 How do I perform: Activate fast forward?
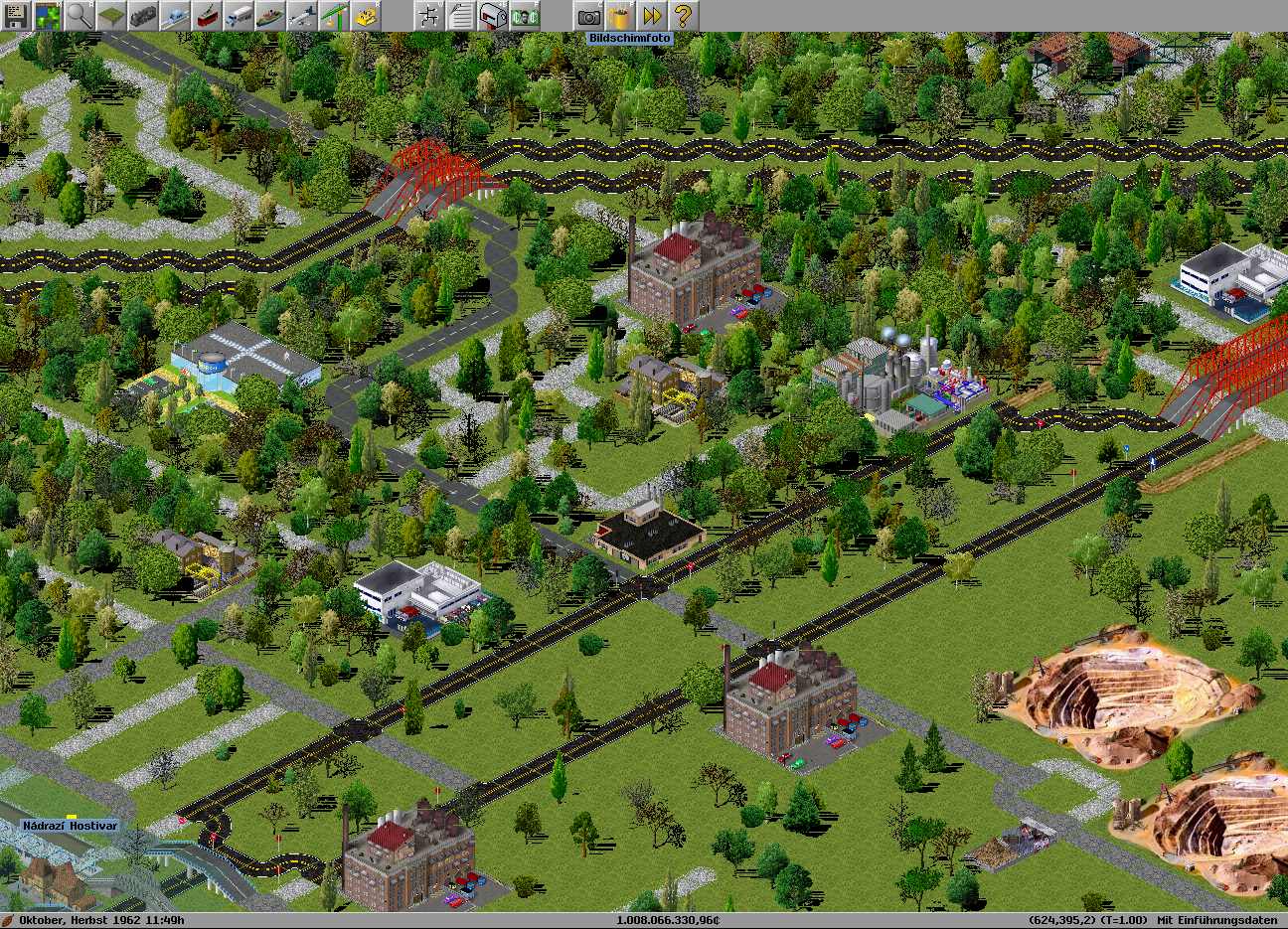[x=652, y=16]
